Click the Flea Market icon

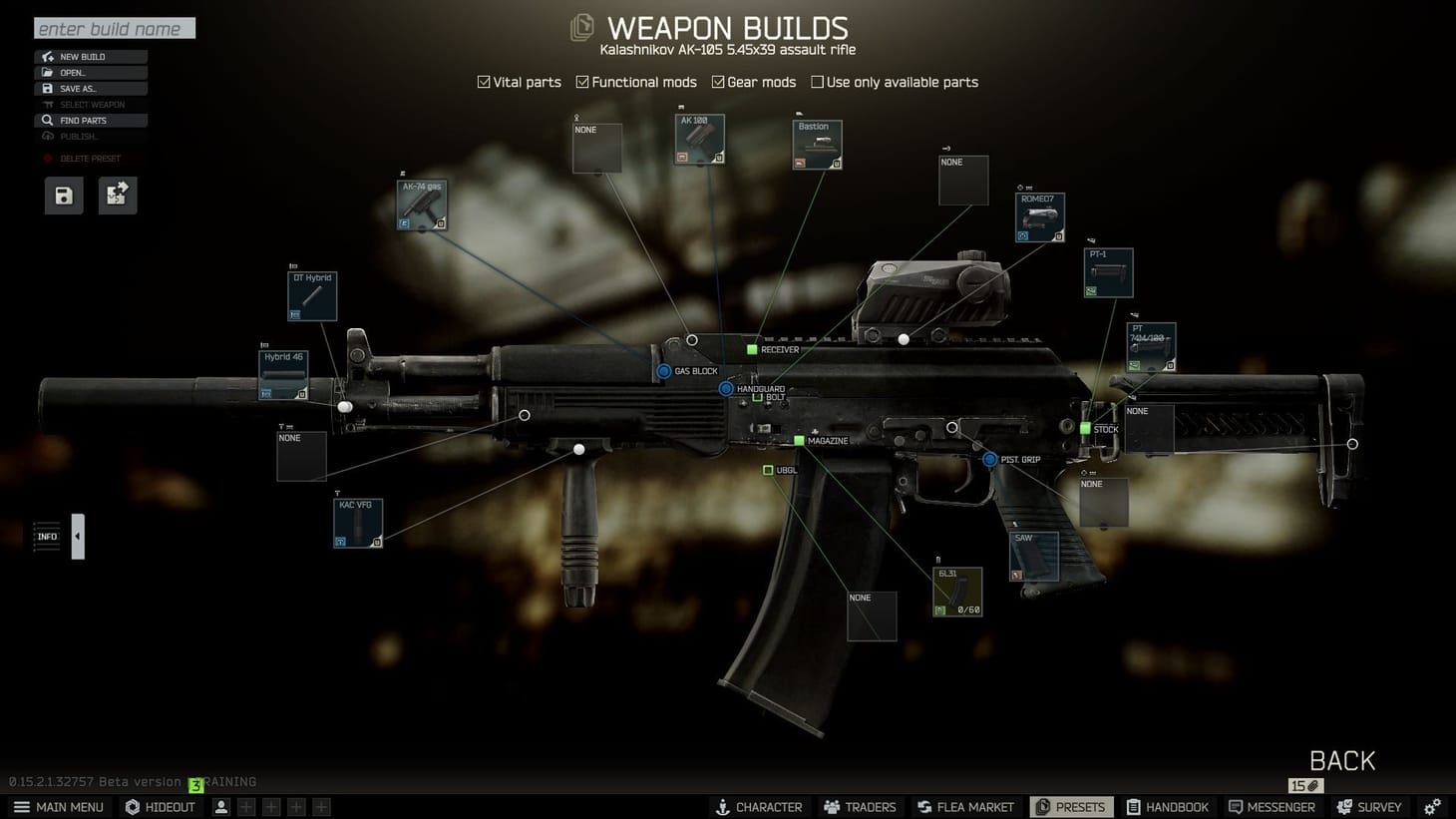tap(925, 807)
